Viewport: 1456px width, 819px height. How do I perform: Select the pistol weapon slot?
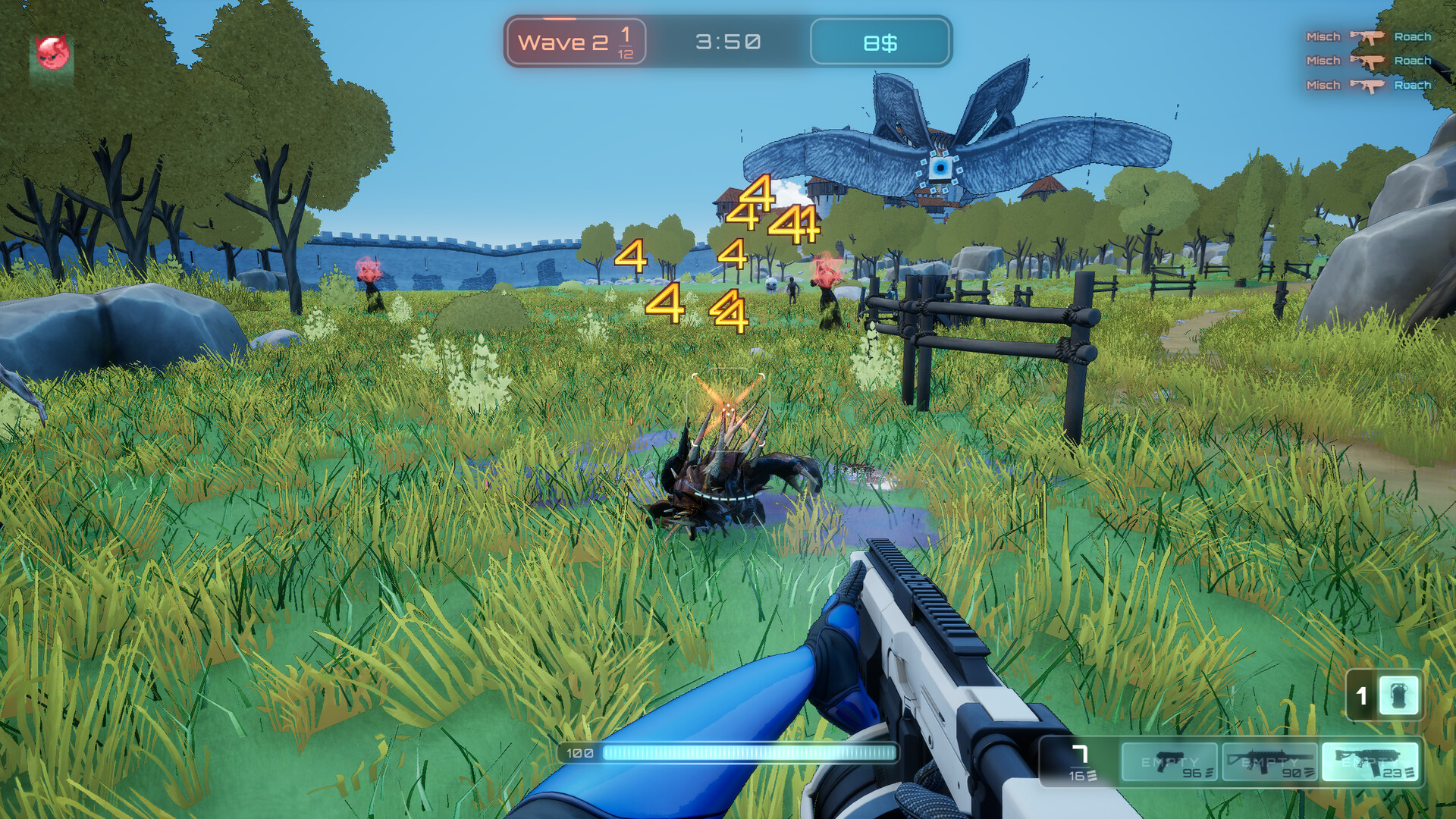point(1169,761)
